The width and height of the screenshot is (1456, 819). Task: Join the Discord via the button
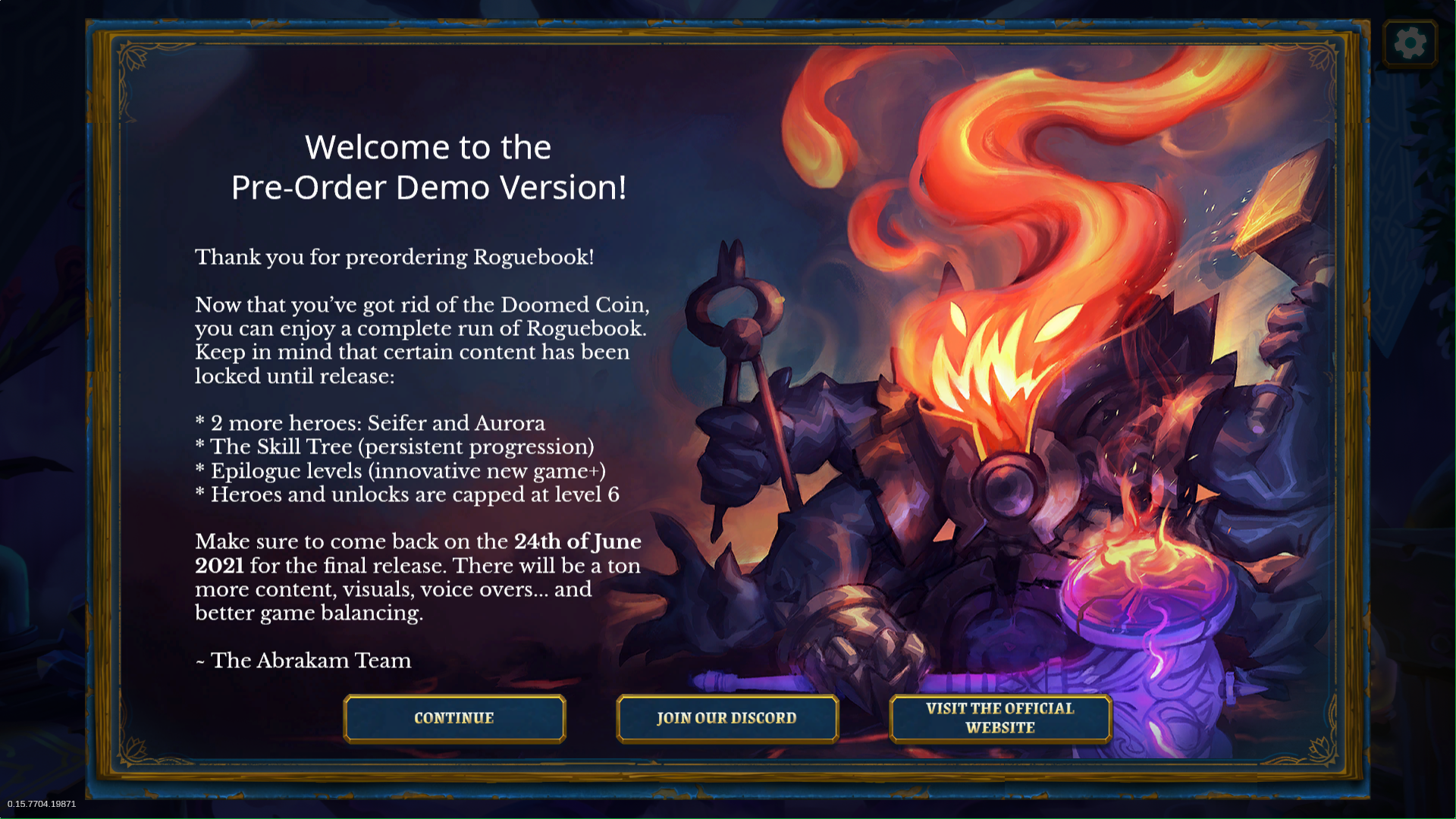click(726, 718)
